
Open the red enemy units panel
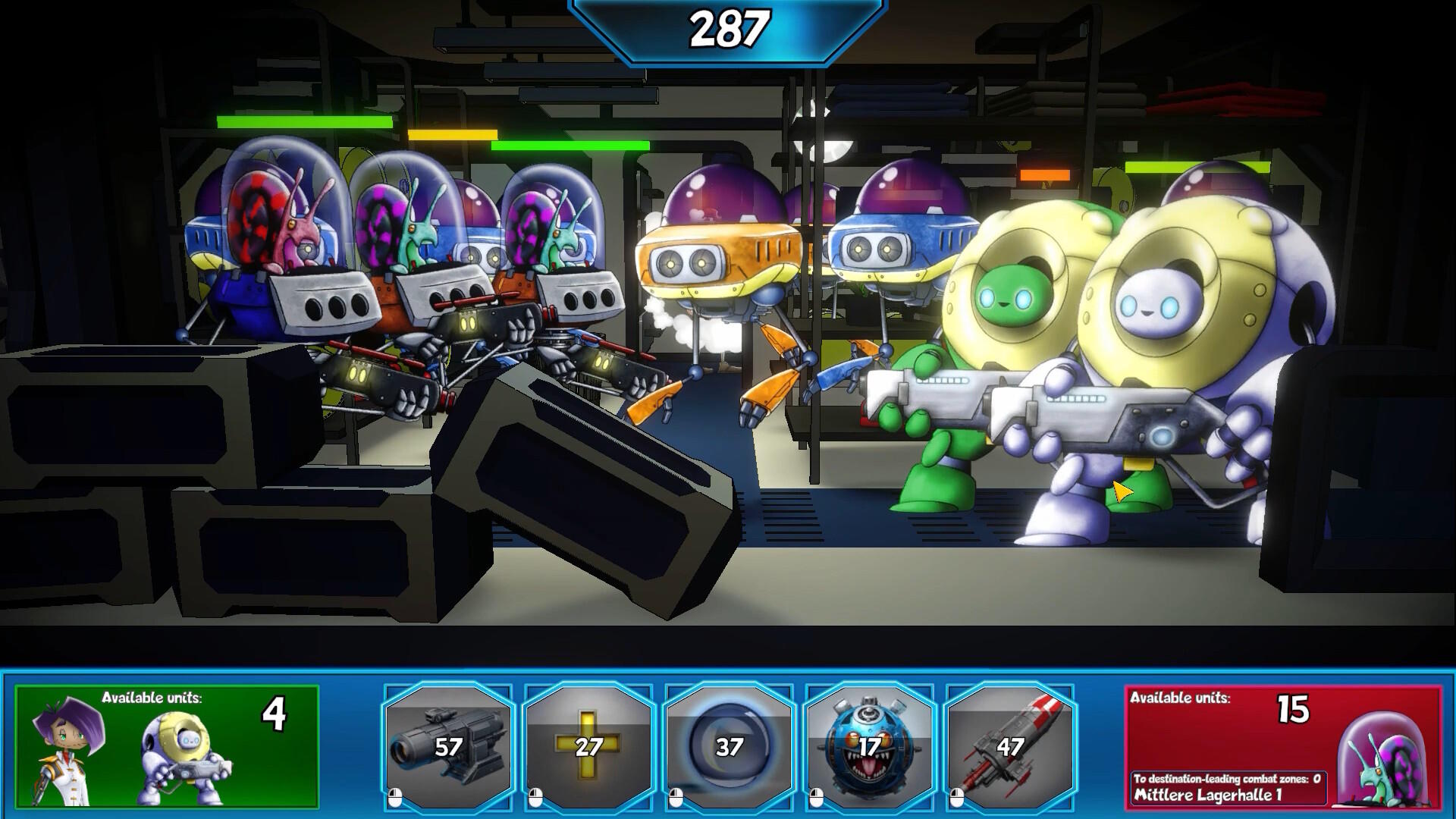tap(1282, 746)
